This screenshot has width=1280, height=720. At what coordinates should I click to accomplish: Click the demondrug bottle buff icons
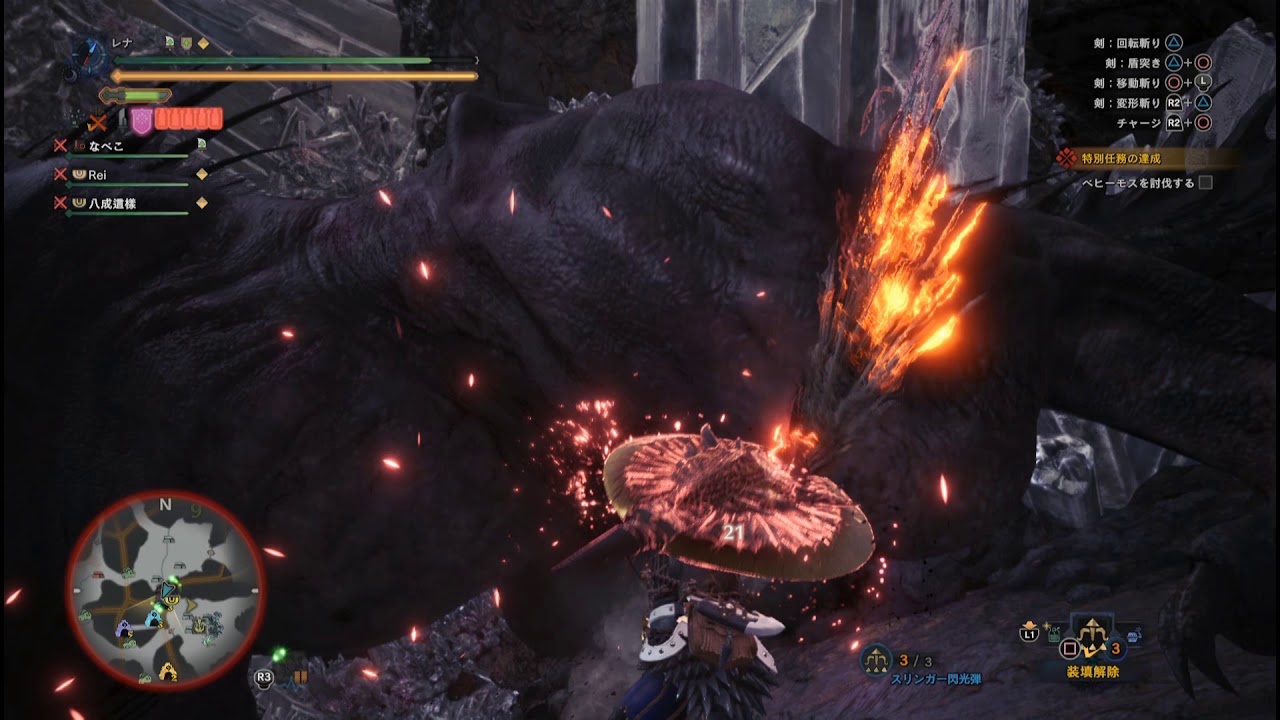[188, 119]
